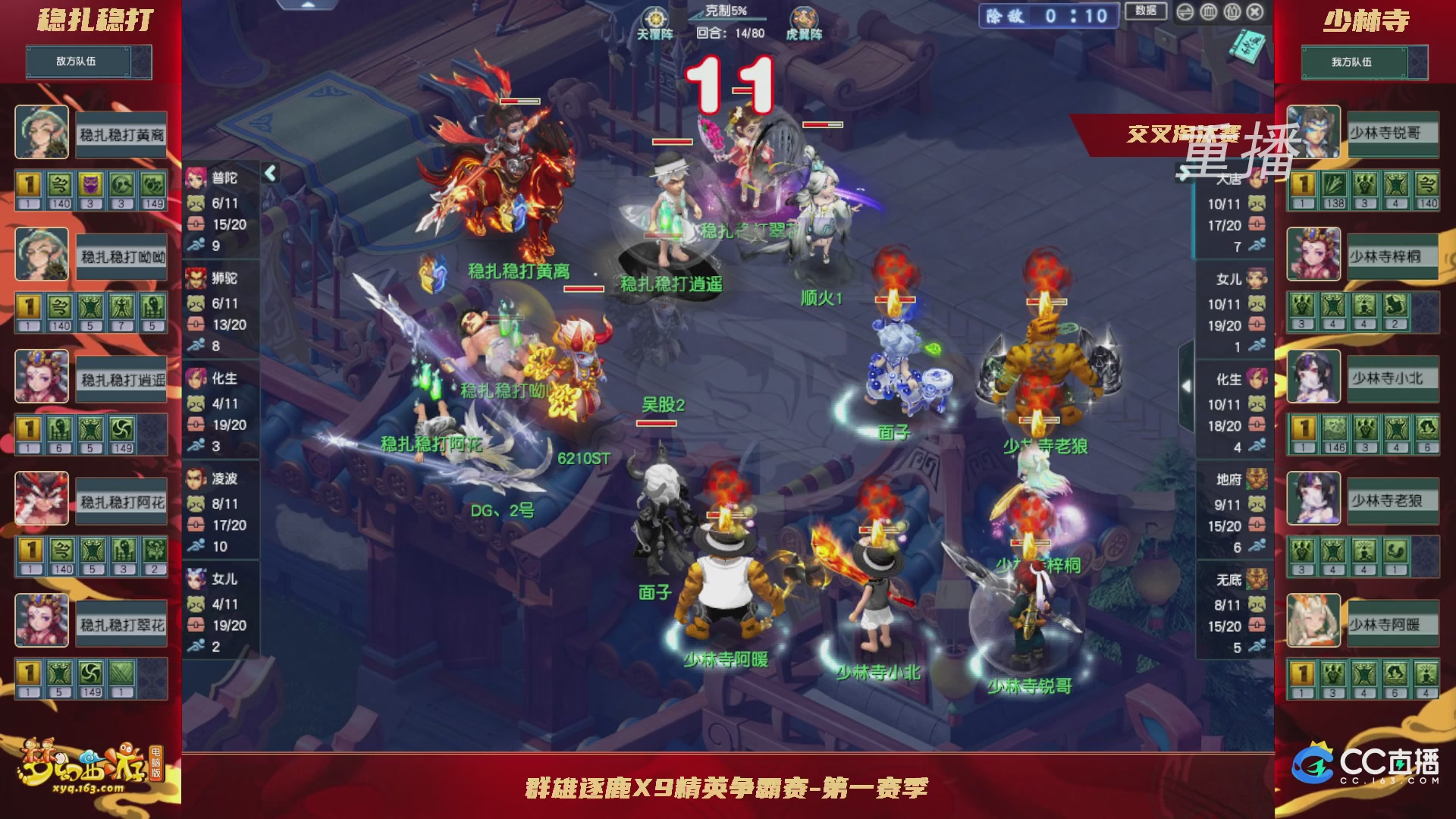This screenshot has width=1456, height=819.
Task: Collapse the 普陀 panel with its left chevron
Action: pyautogui.click(x=269, y=173)
